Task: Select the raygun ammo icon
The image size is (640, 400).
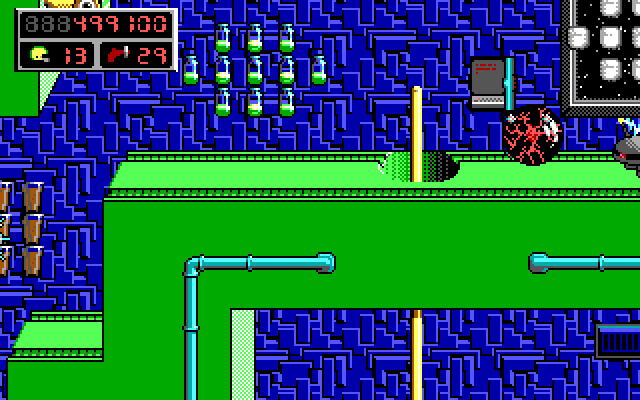Action: click(x=117, y=54)
